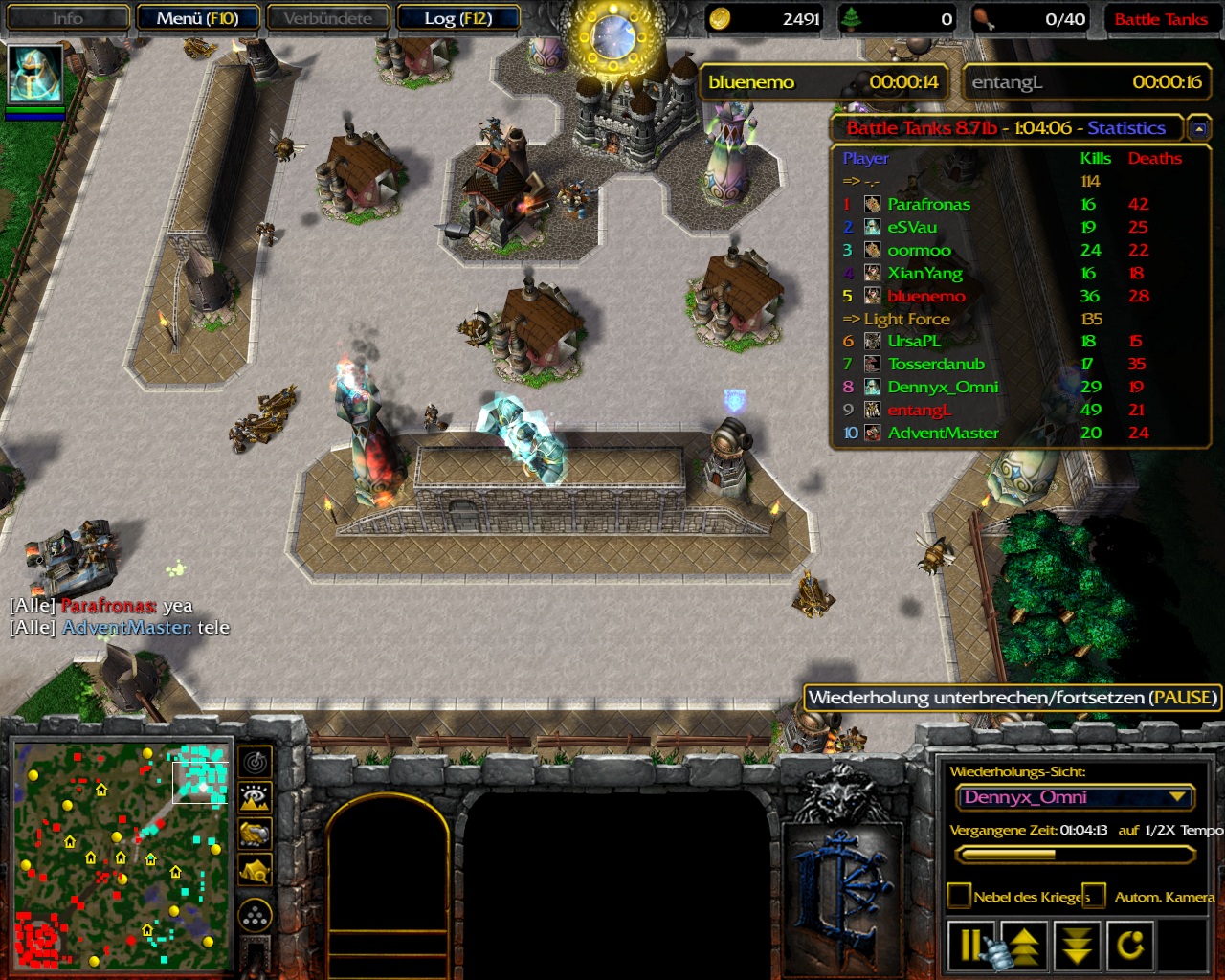Collapse the Statistics scoreboard with its arrow
This screenshot has height=980, width=1225.
tap(1197, 127)
